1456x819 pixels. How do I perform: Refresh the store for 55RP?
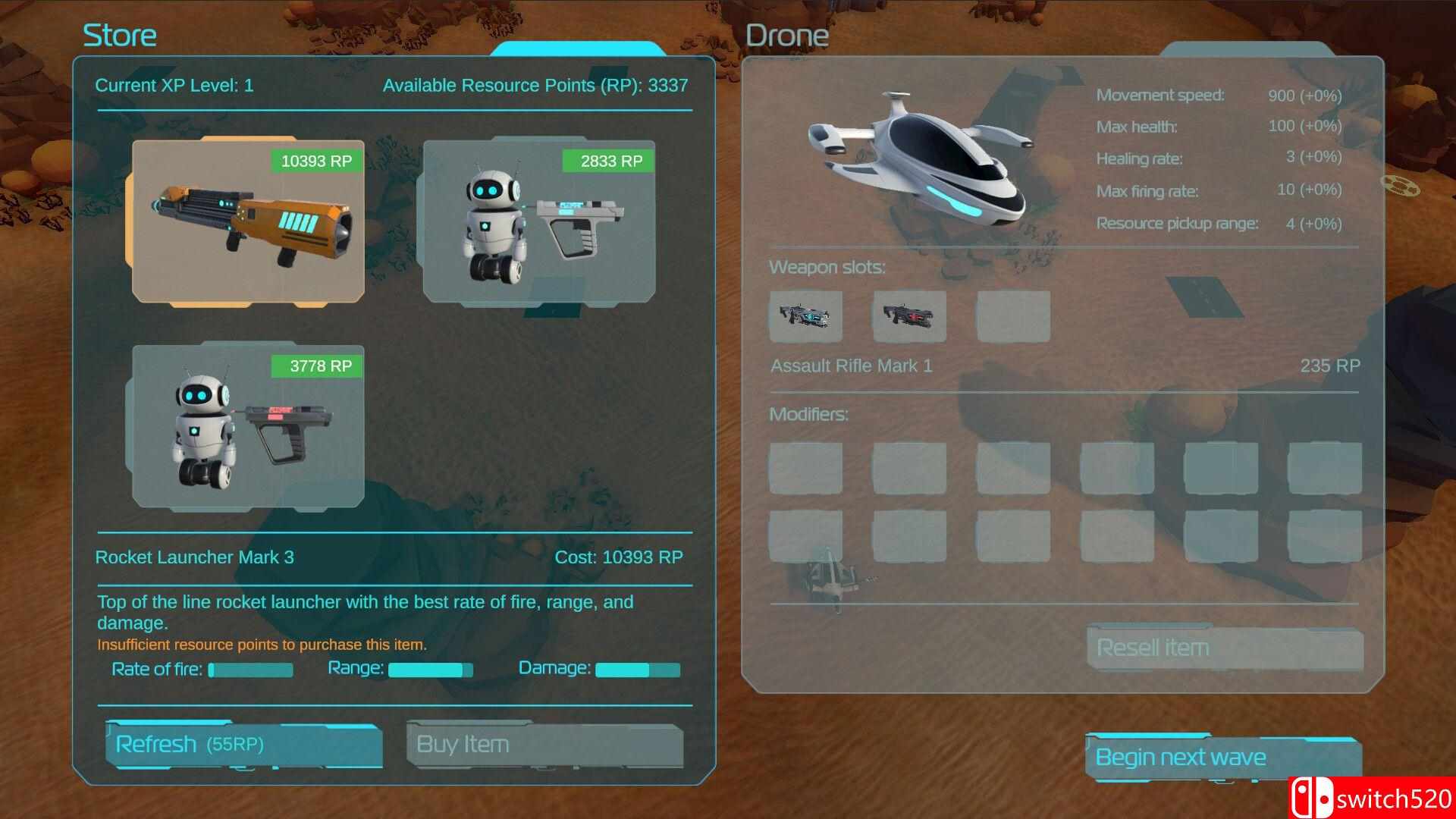click(243, 745)
